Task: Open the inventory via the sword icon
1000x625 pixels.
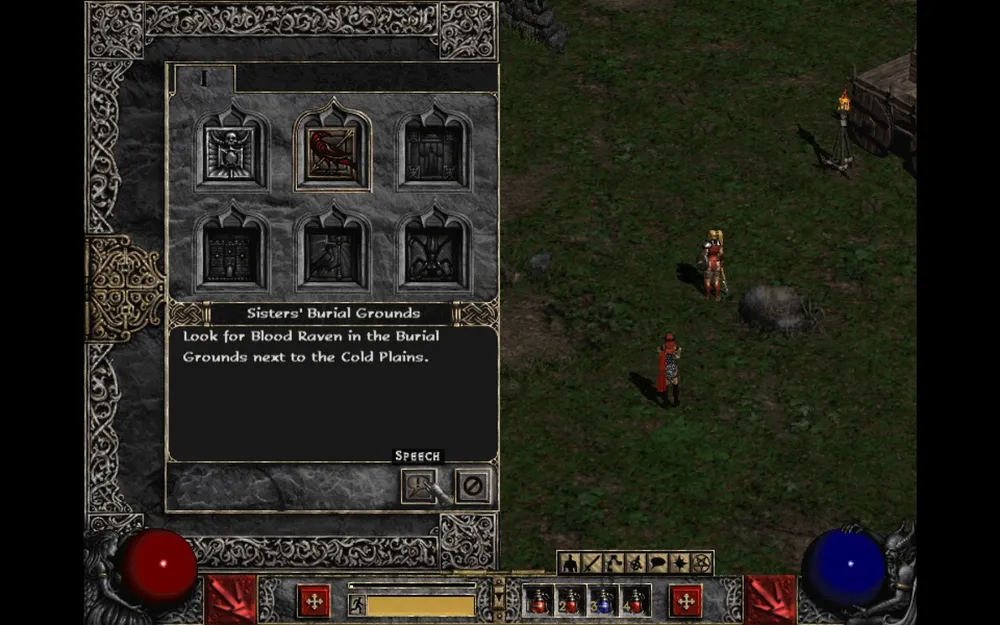Action: click(592, 564)
